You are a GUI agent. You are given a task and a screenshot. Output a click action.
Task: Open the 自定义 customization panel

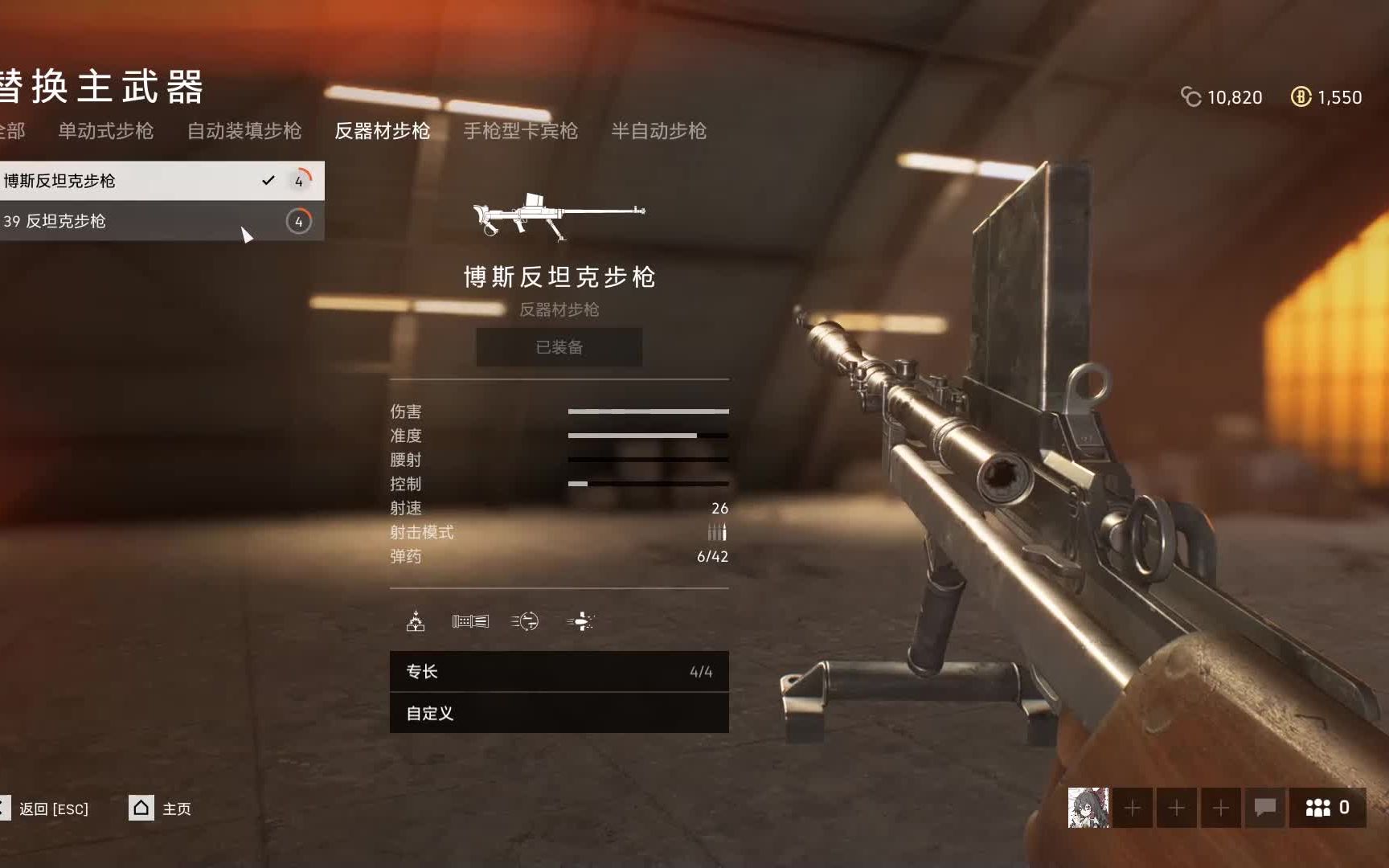[x=559, y=714]
